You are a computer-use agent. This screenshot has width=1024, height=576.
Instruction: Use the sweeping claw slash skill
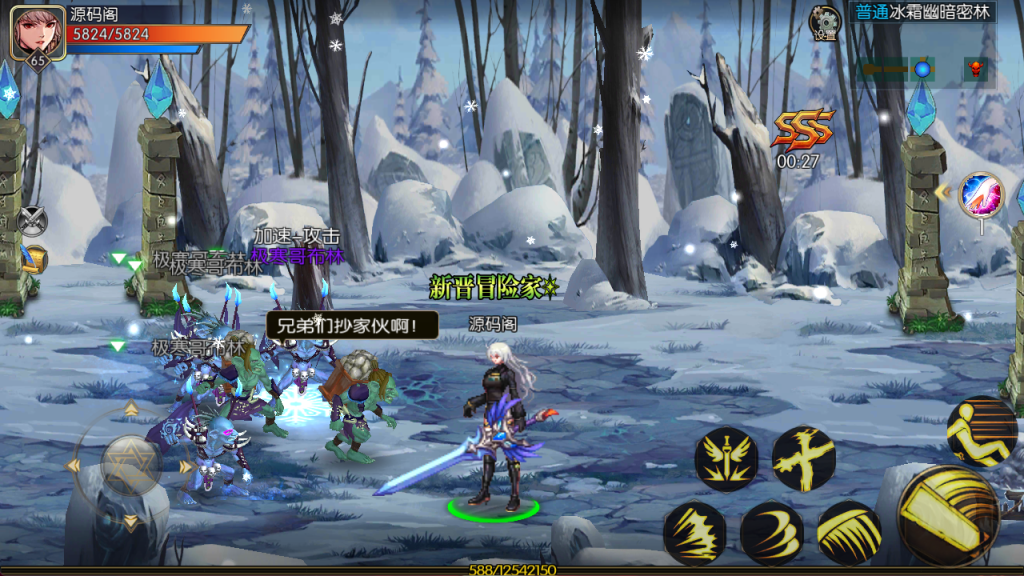(849, 532)
